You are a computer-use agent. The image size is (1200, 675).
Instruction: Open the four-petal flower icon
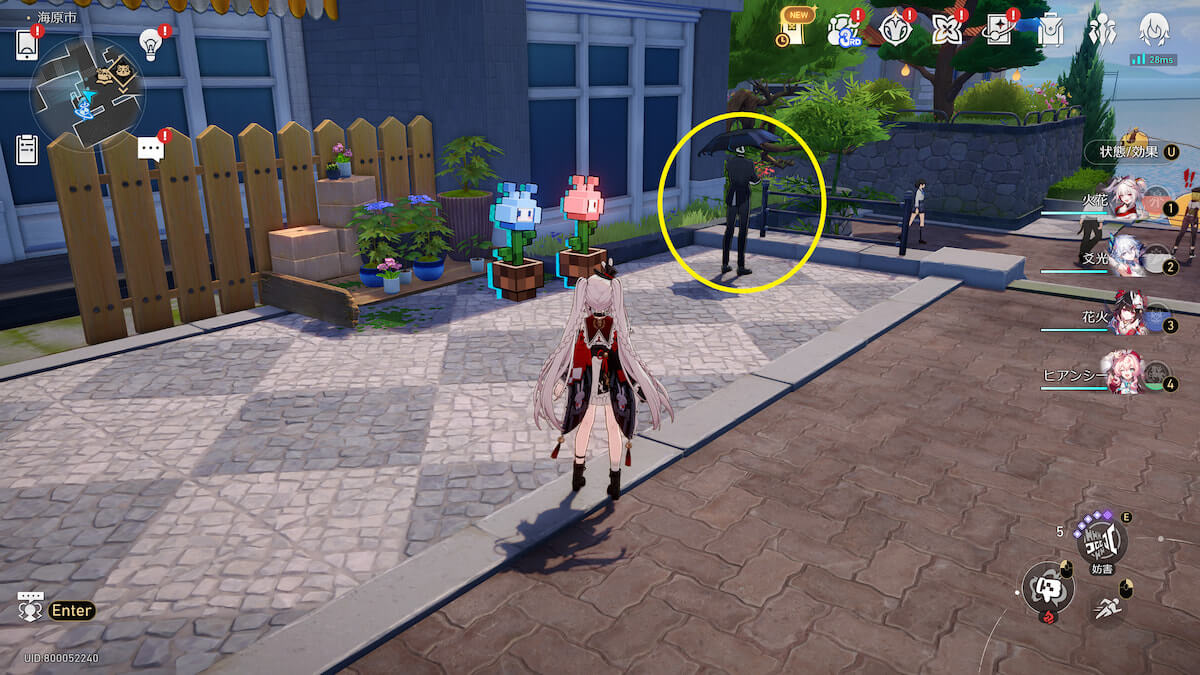pyautogui.click(x=945, y=30)
